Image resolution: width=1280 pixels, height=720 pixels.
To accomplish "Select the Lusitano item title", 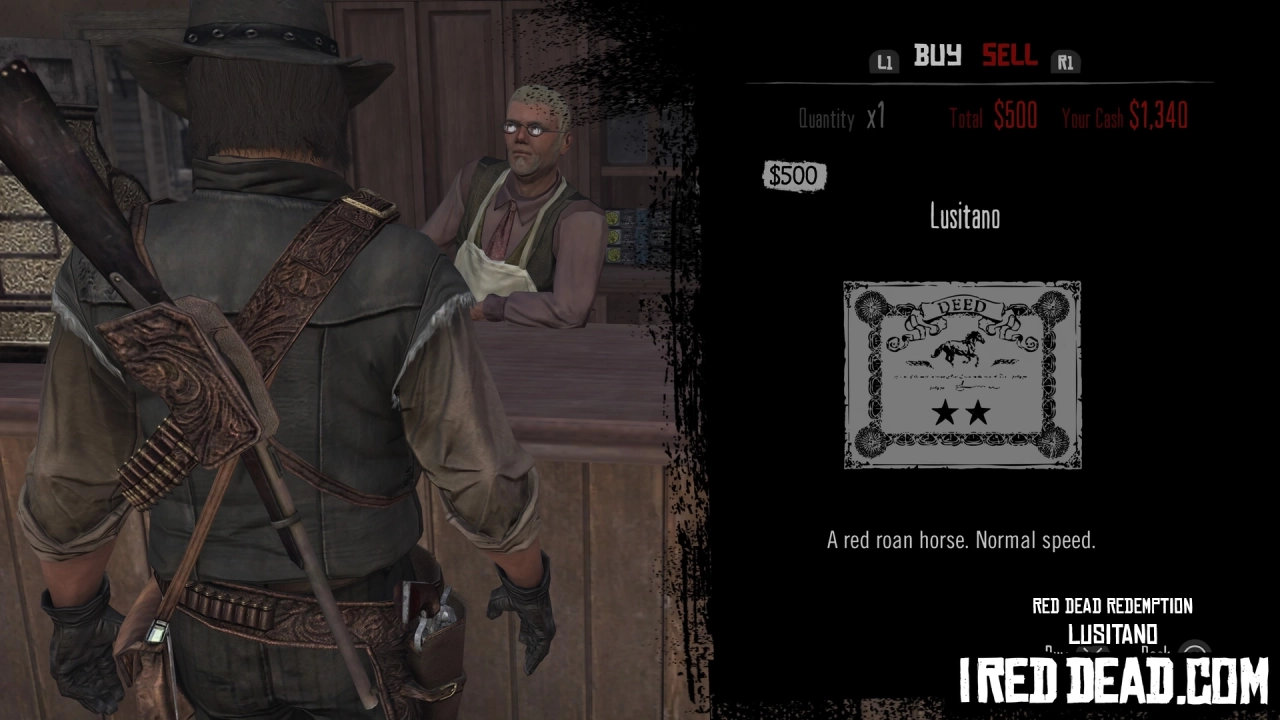I will (x=961, y=217).
